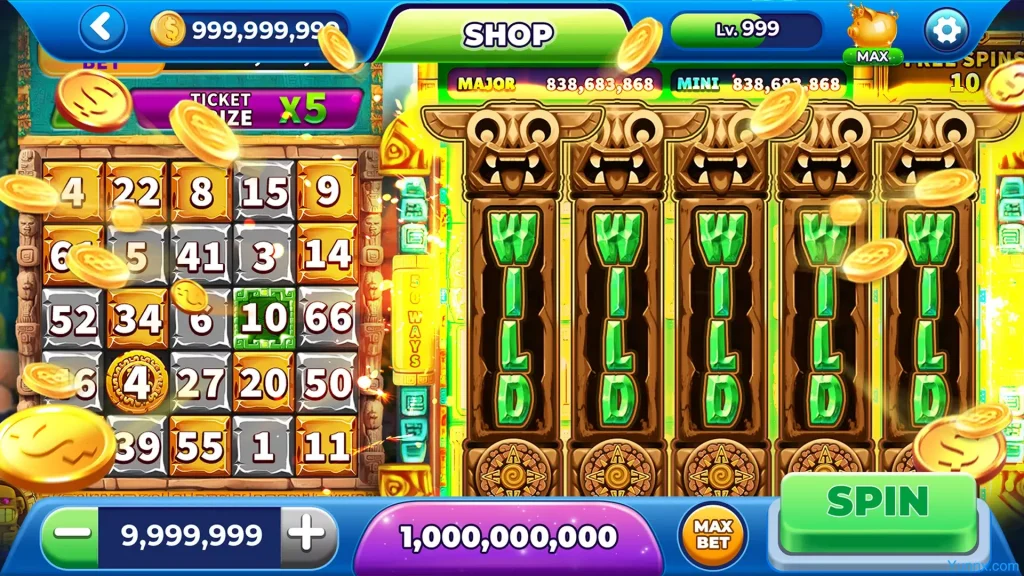Select the bingo tile numbered 15
Viewport: 1024px width, 576px height.
[x=264, y=191]
